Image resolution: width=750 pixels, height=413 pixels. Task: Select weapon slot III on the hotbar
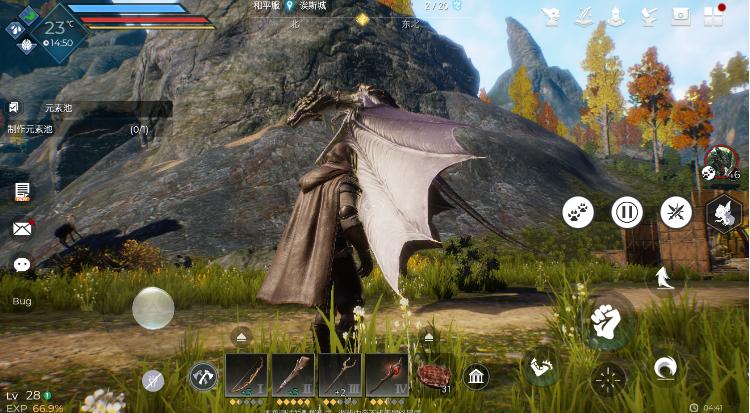tap(340, 375)
